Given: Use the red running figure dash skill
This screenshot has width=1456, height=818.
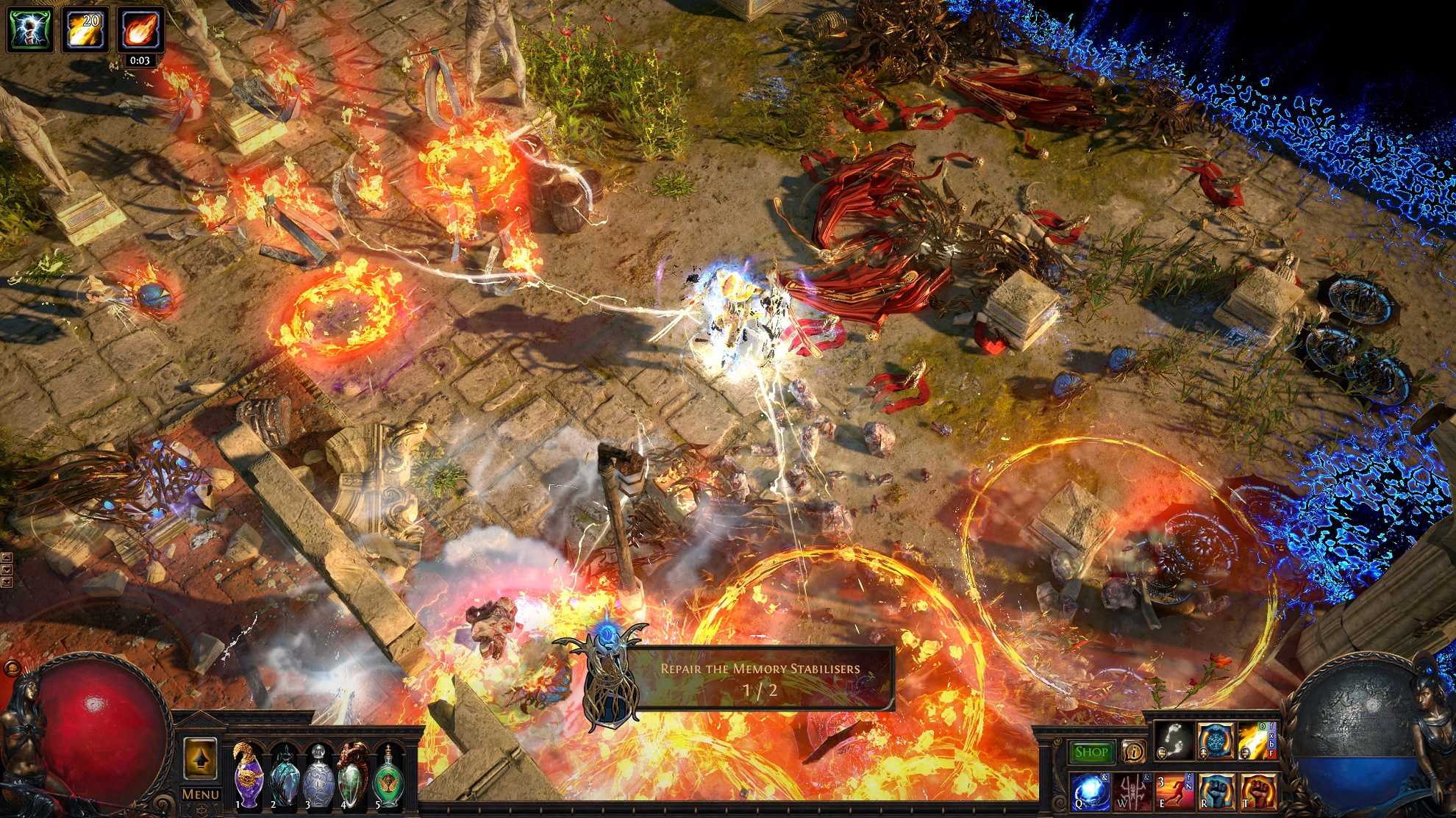Looking at the screenshot, I should tap(1174, 792).
